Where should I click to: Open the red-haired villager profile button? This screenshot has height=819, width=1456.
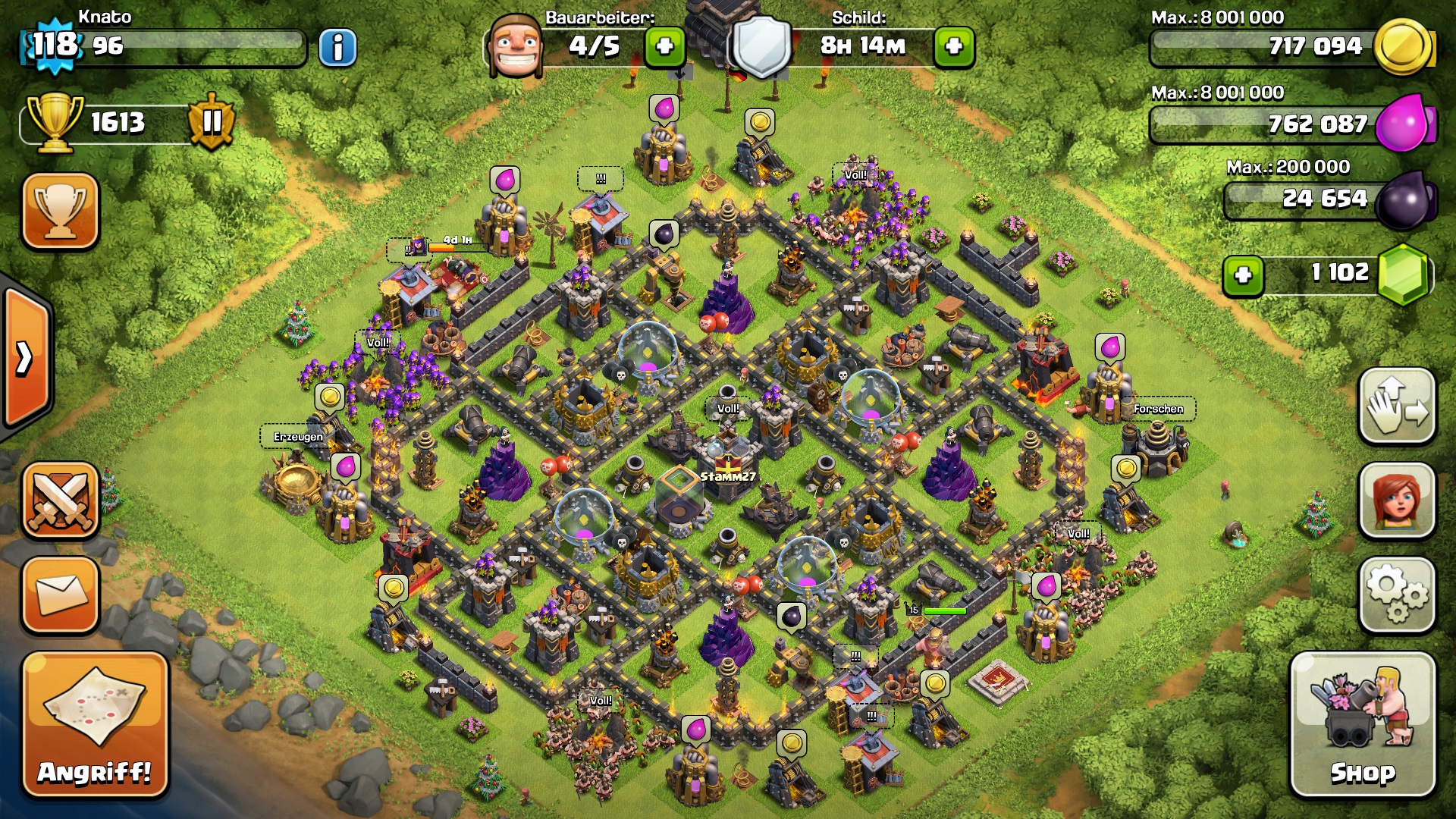pos(1397,500)
